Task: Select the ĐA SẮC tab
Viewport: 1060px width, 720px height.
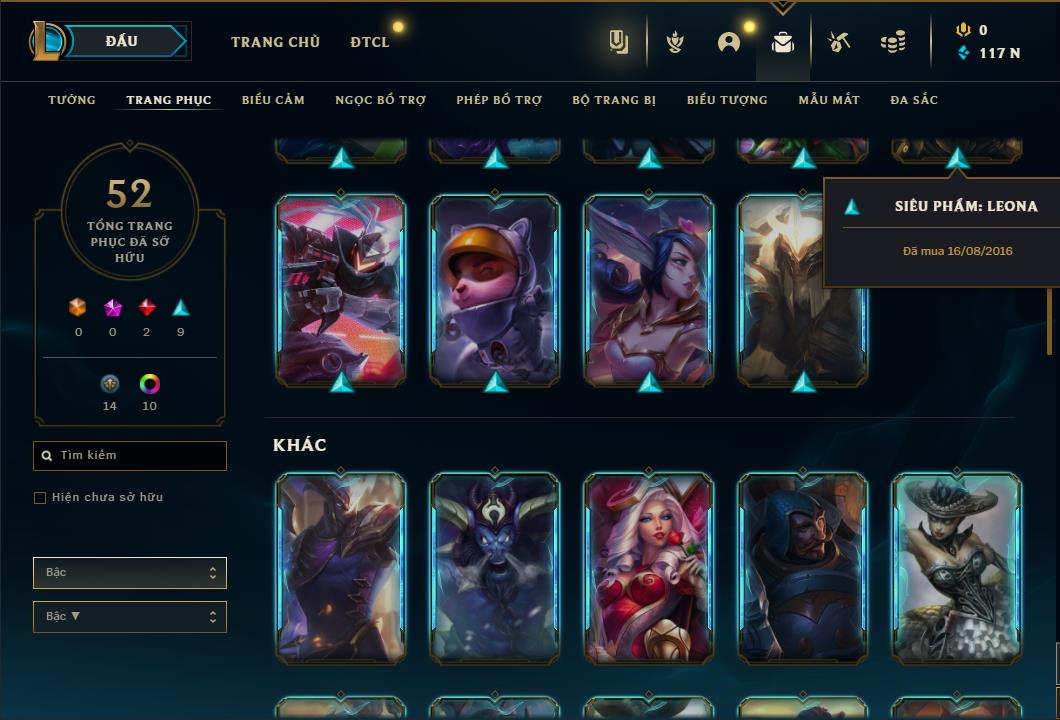Action: pos(914,100)
